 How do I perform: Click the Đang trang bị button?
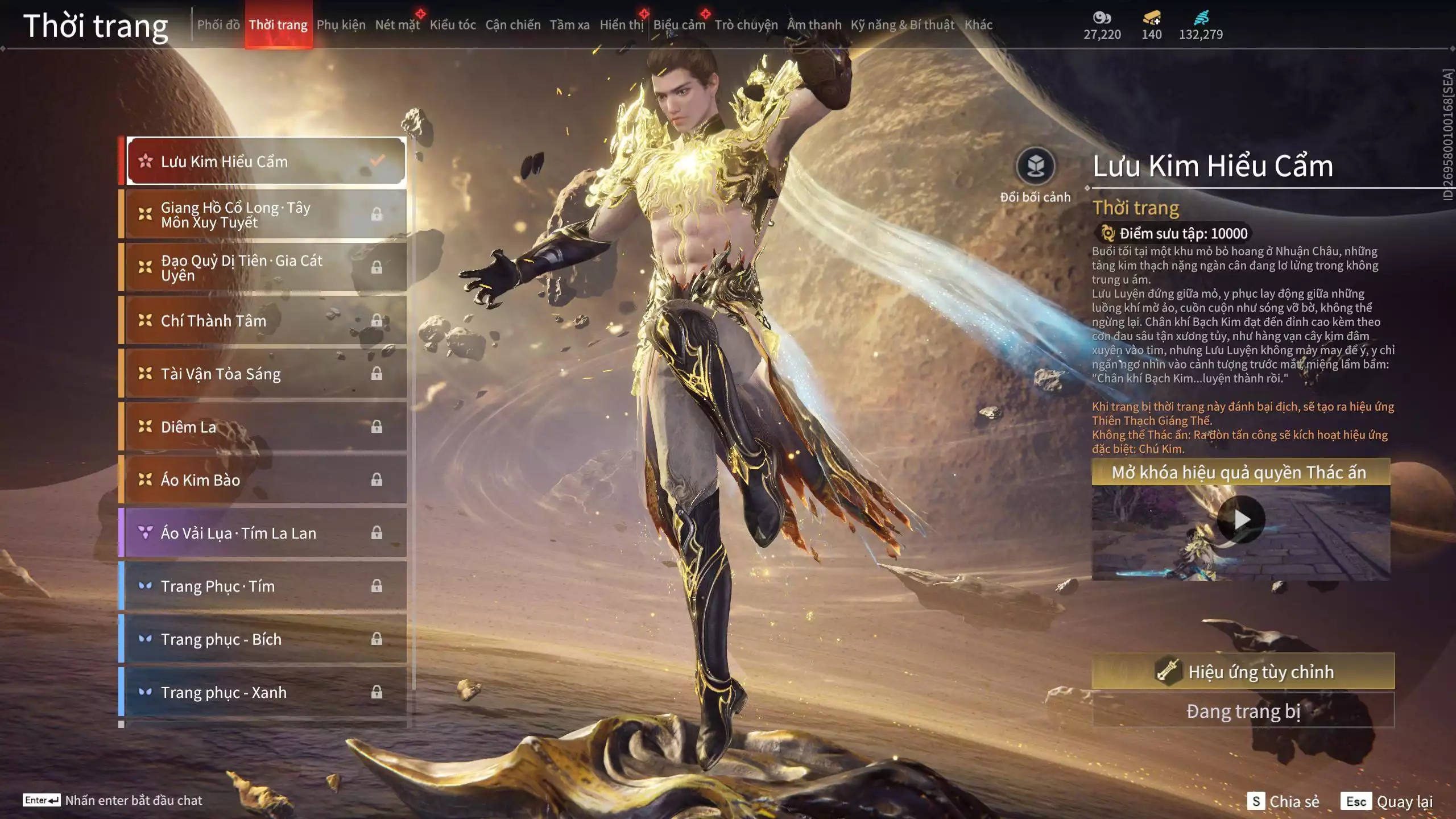pos(1243,711)
